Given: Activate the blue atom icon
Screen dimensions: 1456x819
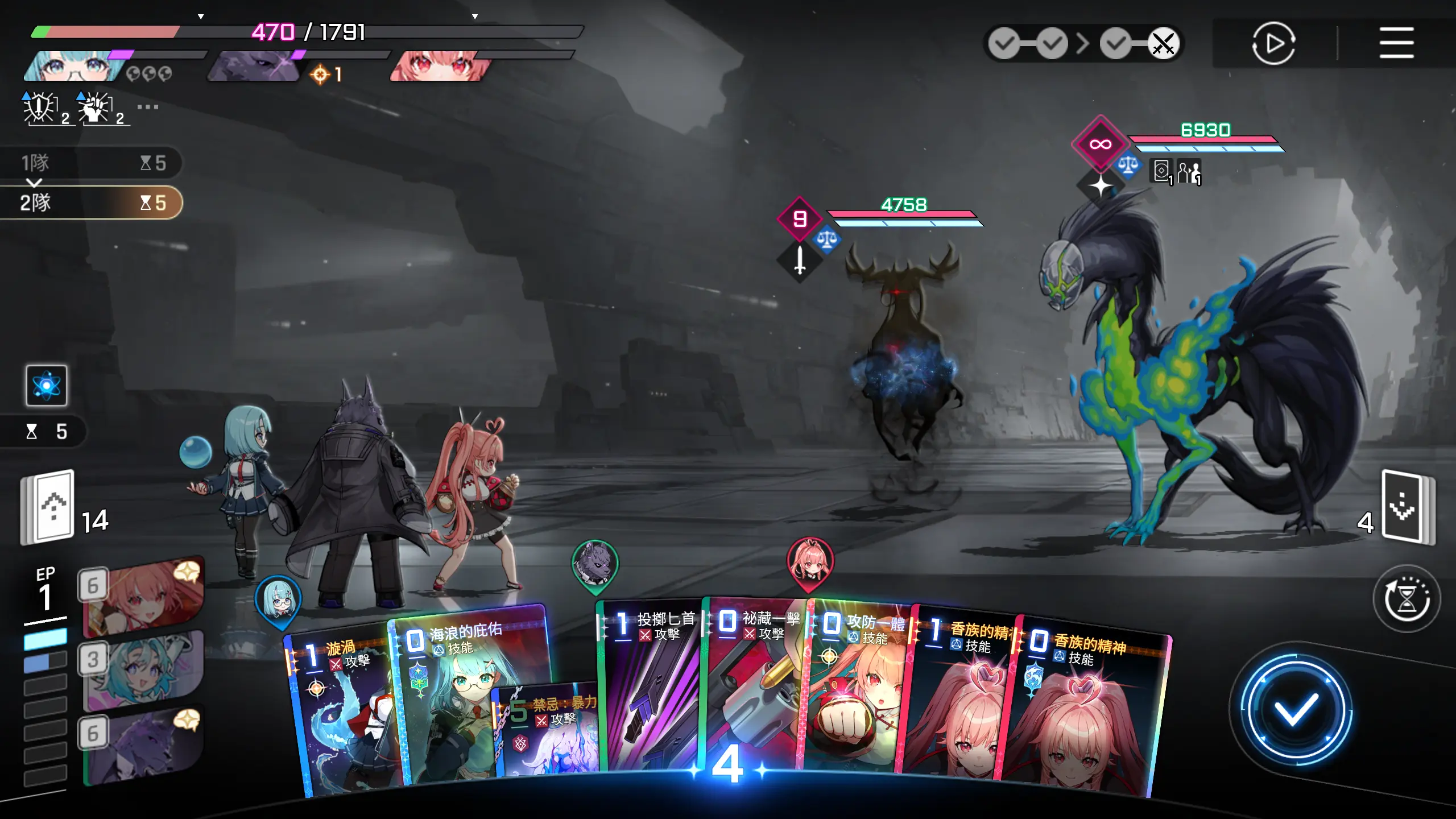Looking at the screenshot, I should (x=47, y=386).
